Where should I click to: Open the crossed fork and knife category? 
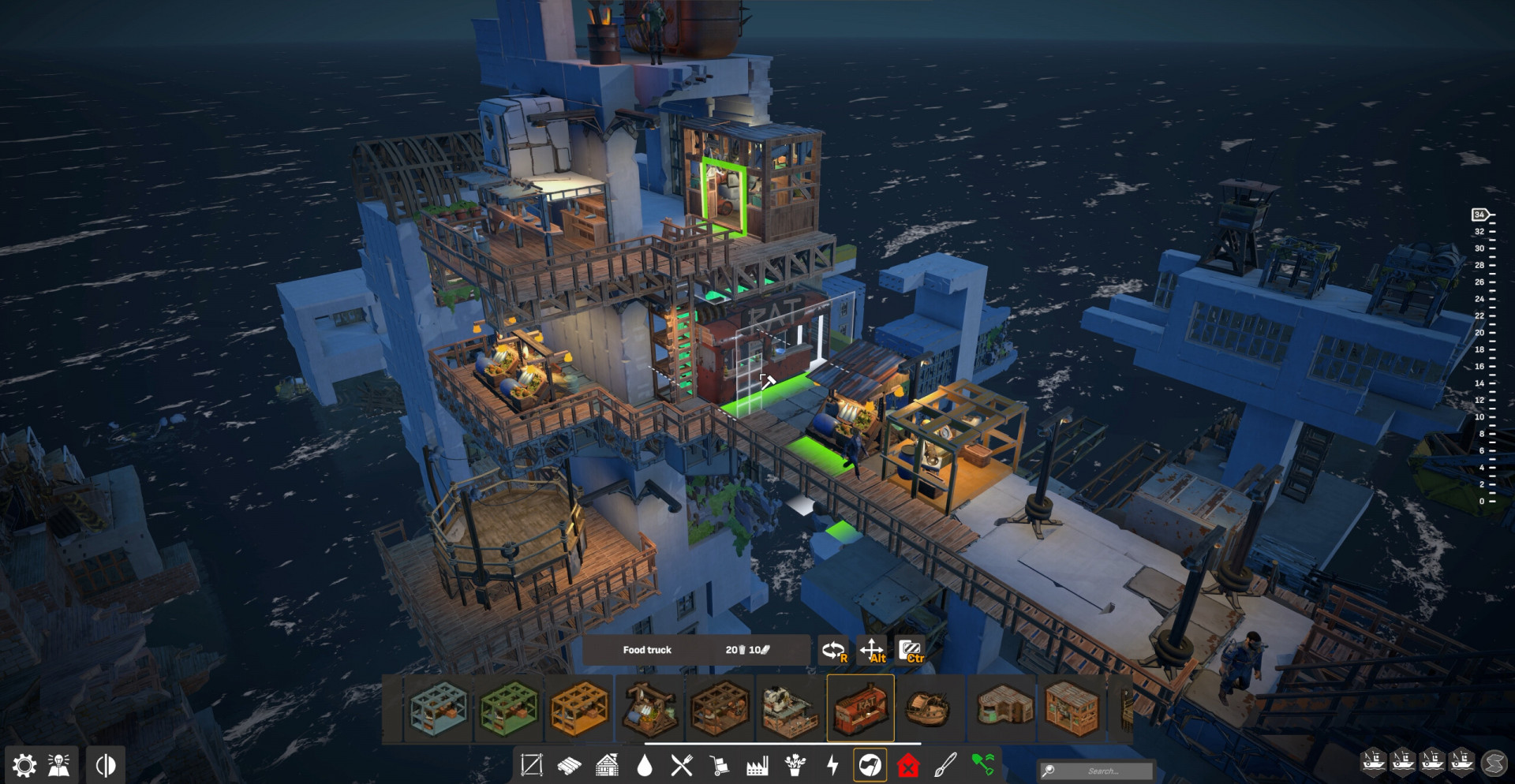682,765
